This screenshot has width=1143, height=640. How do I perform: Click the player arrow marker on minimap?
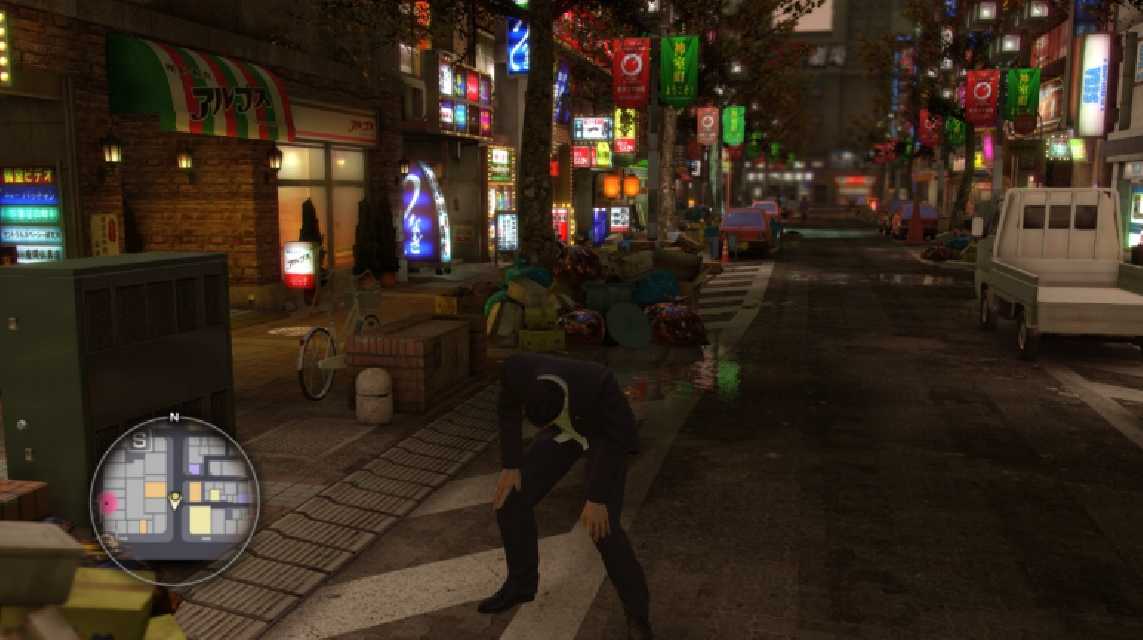pyautogui.click(x=176, y=498)
